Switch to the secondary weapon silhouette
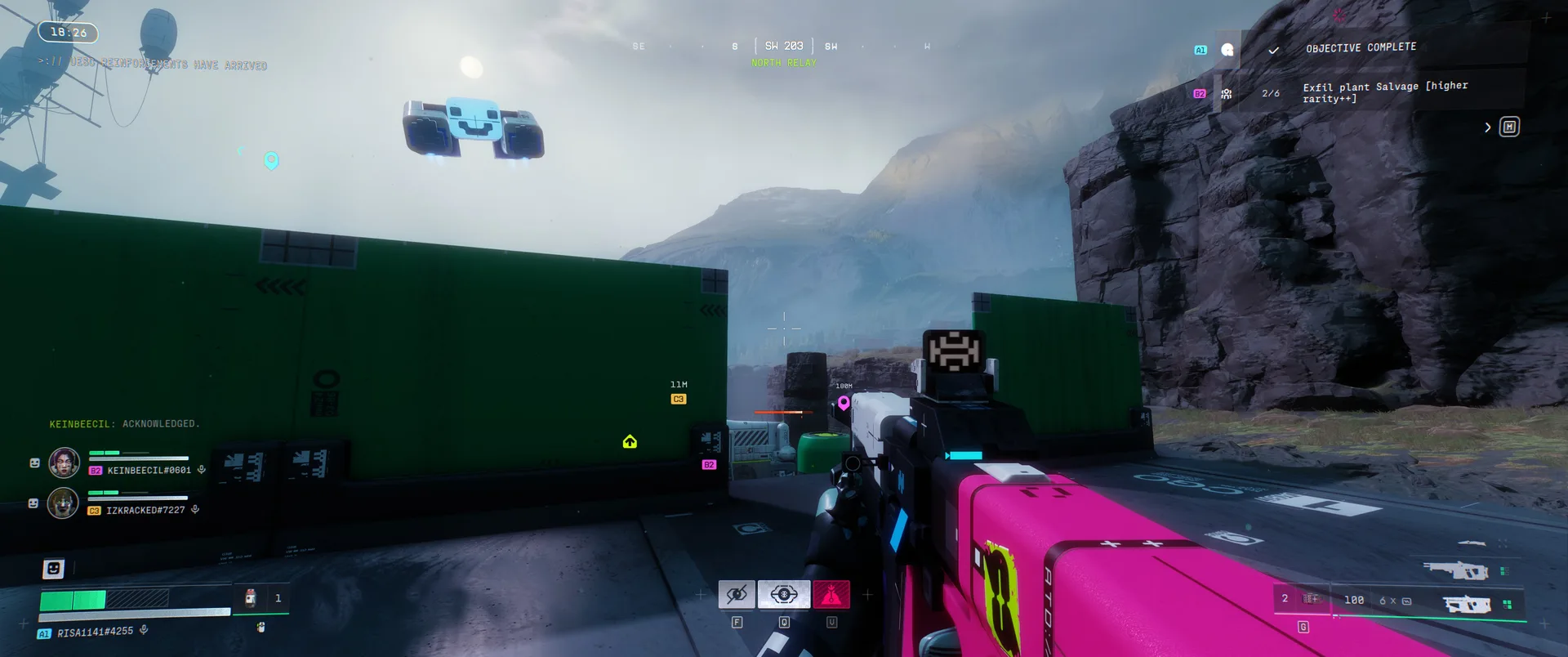 (1455, 570)
